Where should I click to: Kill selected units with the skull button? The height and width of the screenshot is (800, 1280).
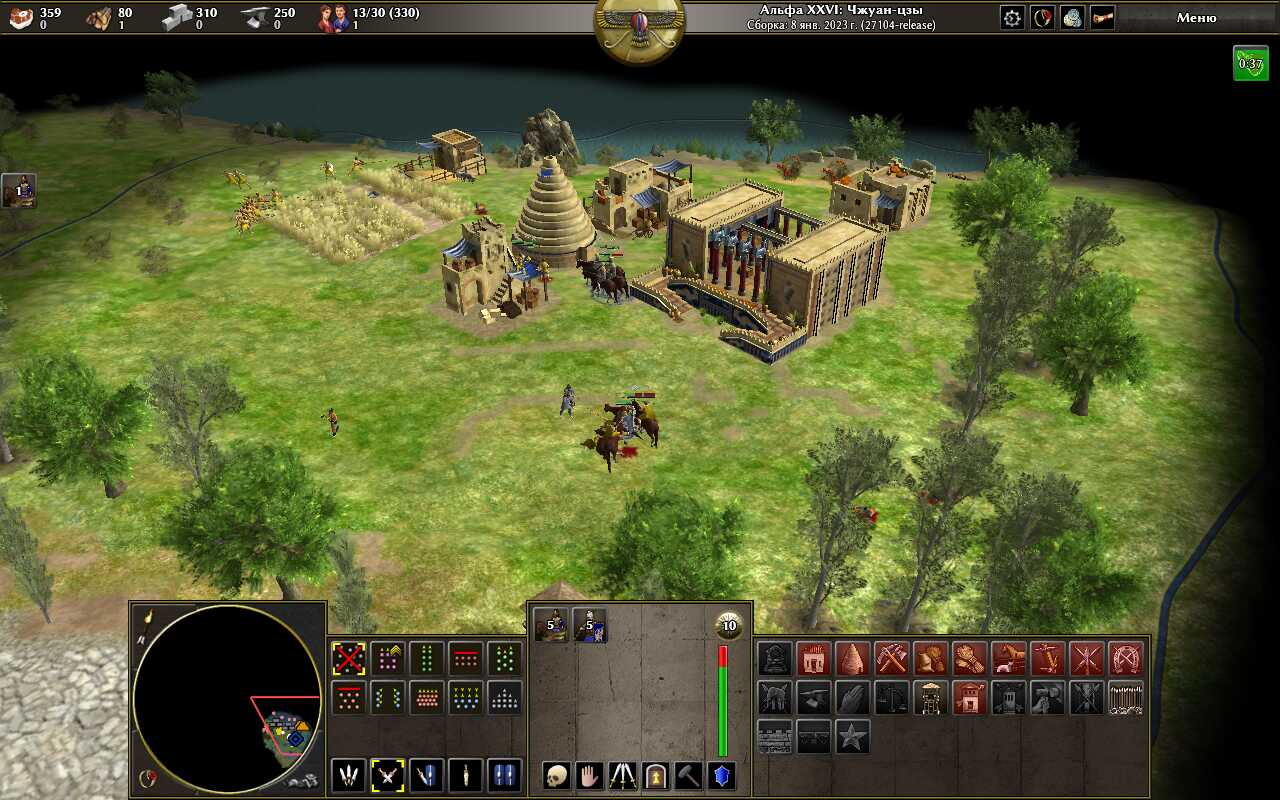pos(557,775)
